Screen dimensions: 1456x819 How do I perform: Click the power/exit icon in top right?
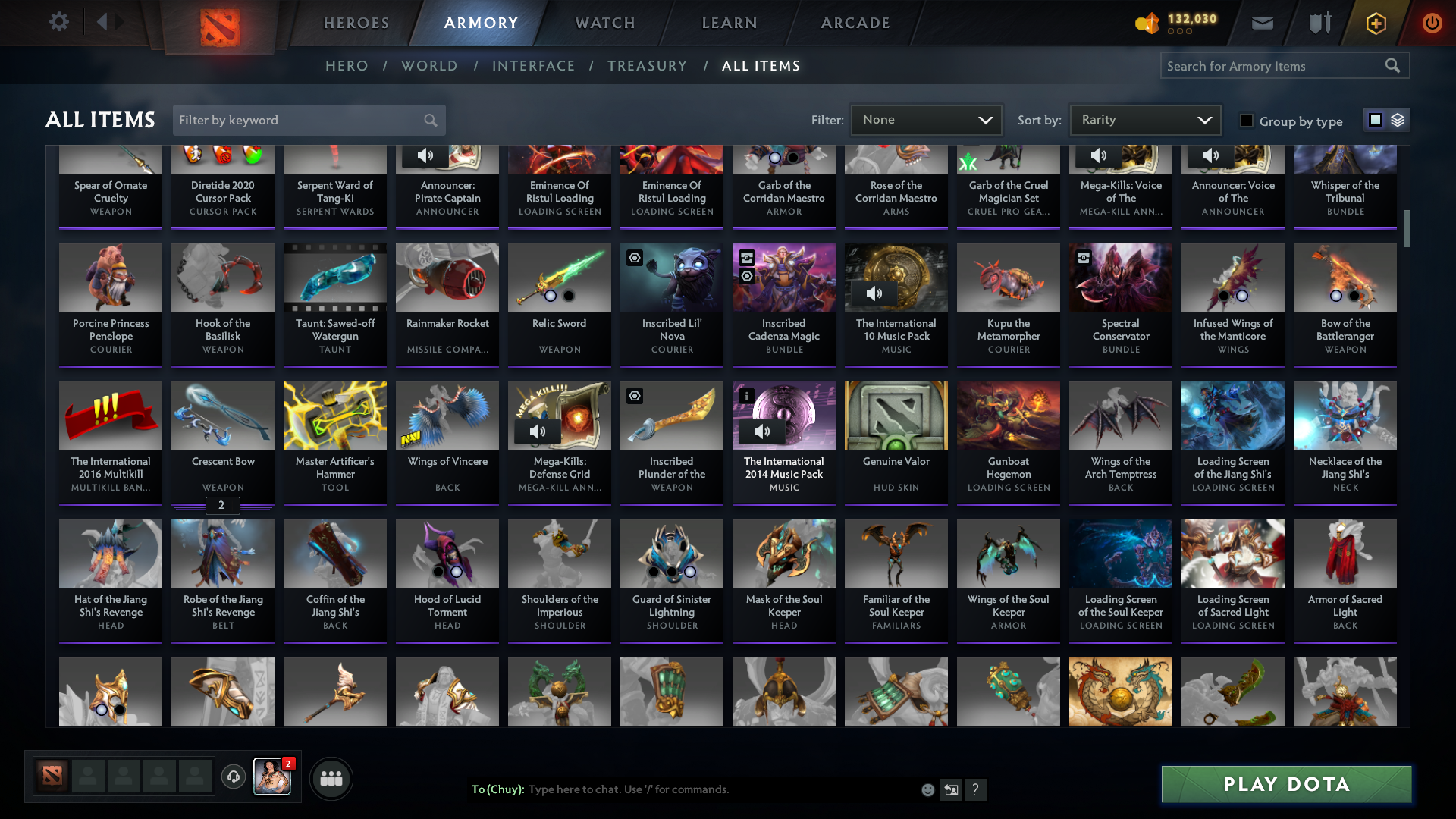[1432, 23]
